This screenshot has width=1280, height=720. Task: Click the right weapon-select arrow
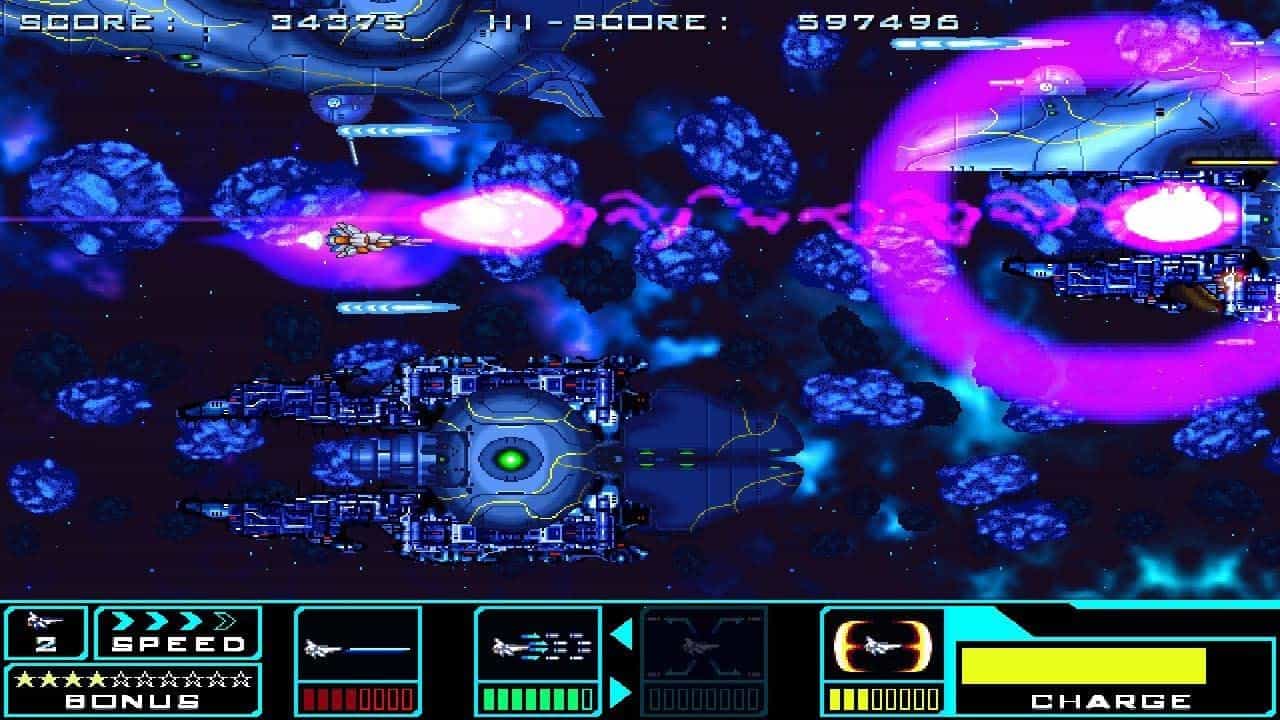tap(618, 688)
